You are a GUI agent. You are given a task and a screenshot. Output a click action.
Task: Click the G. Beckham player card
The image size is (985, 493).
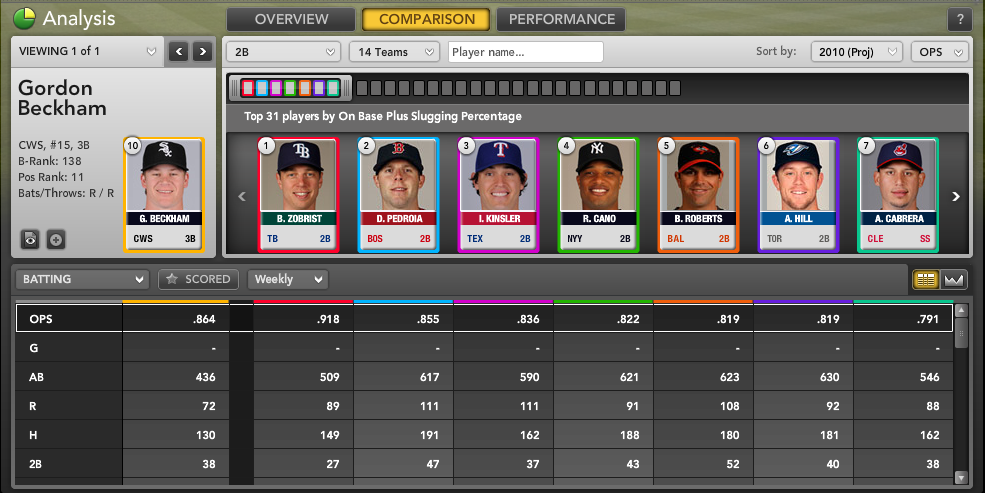tap(164, 194)
